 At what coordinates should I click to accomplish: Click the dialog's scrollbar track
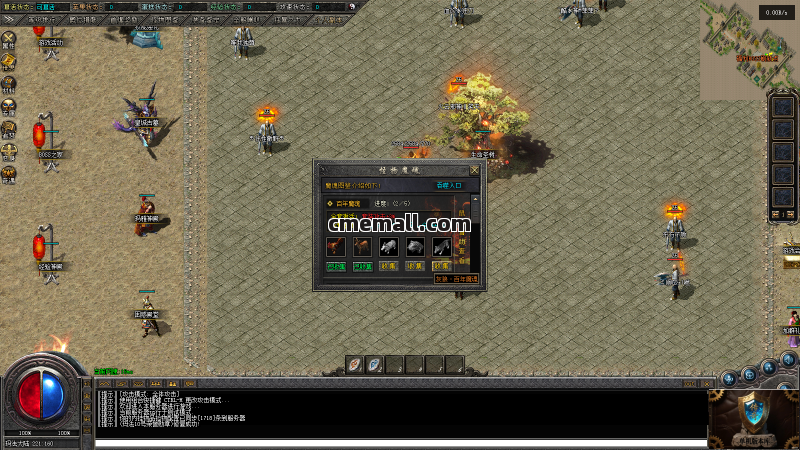(475, 235)
